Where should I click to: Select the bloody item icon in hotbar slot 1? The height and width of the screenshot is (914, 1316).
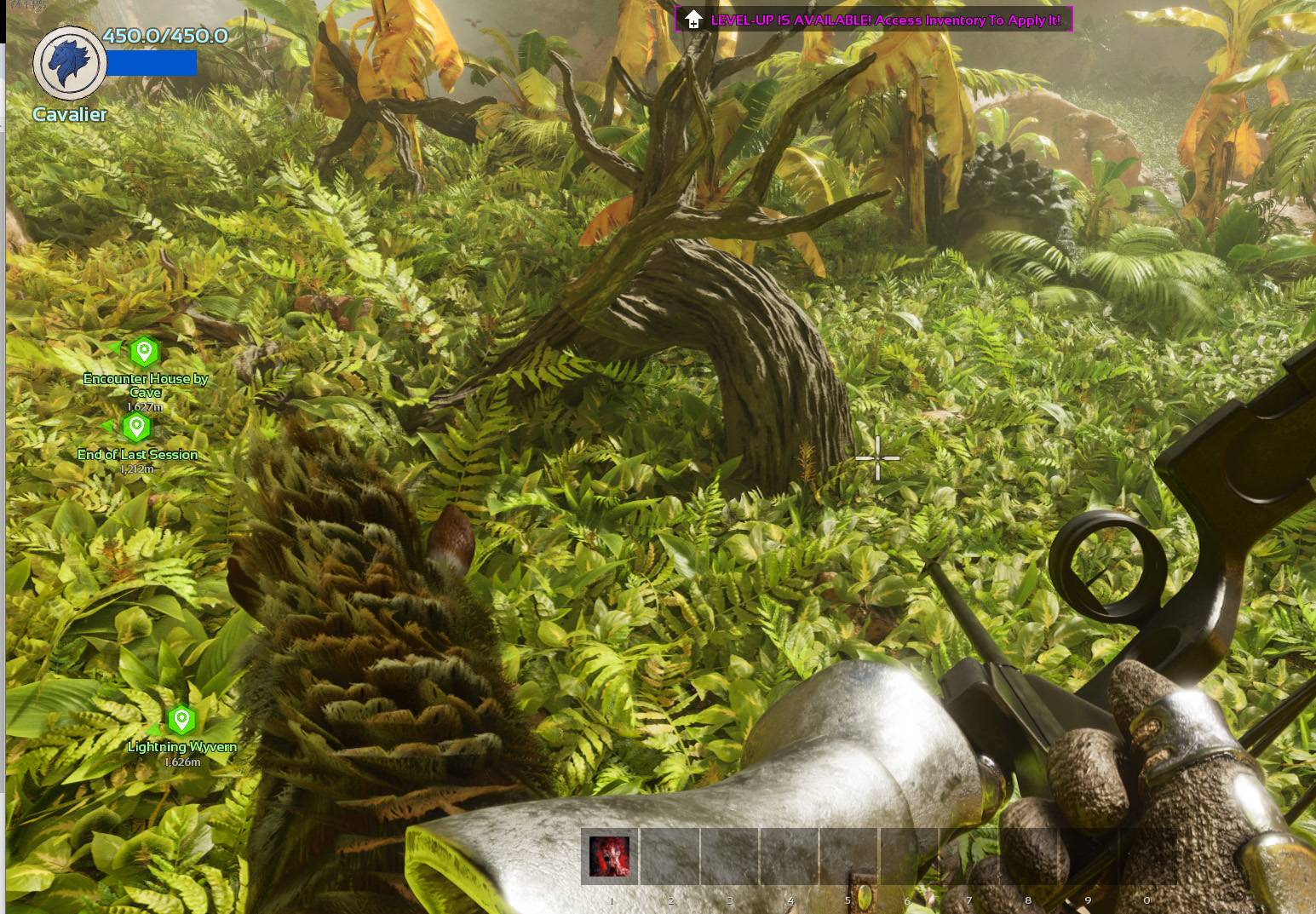pyautogui.click(x=610, y=856)
